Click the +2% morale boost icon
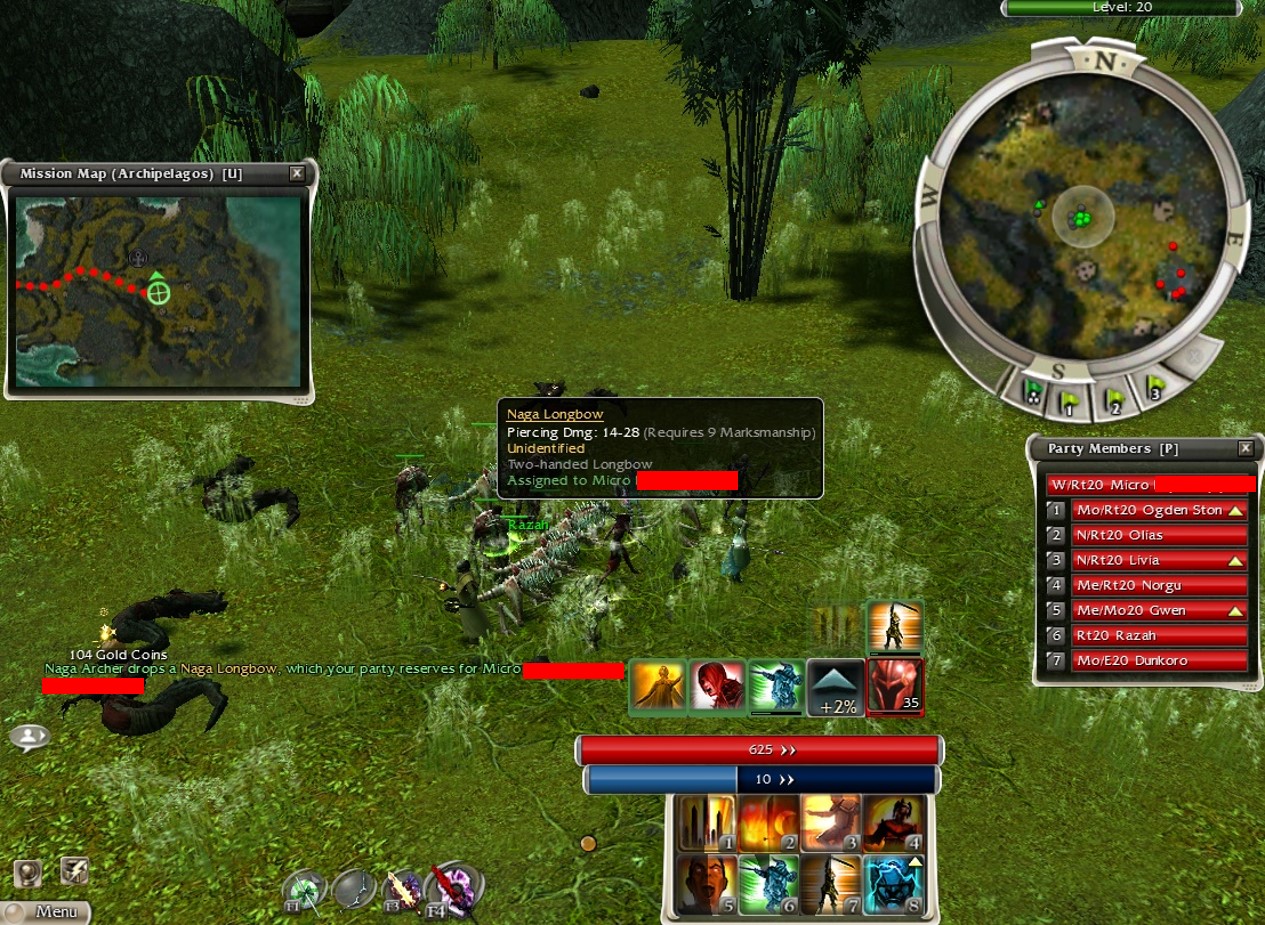 point(835,687)
